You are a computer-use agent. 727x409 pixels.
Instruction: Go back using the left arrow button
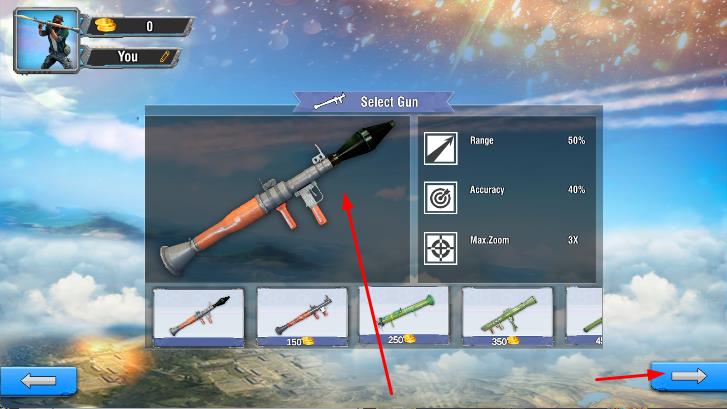[x=38, y=380]
